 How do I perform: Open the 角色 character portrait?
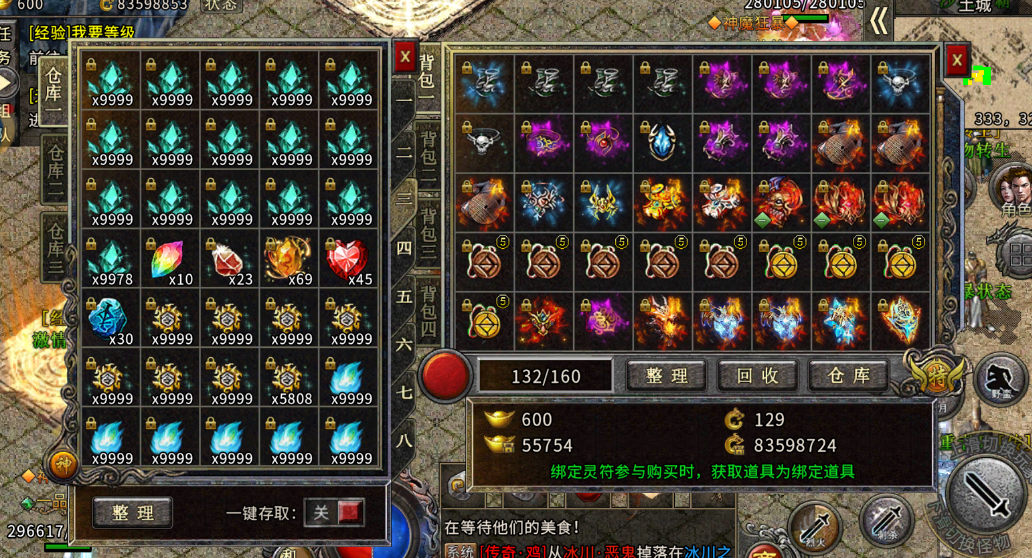point(1014,190)
